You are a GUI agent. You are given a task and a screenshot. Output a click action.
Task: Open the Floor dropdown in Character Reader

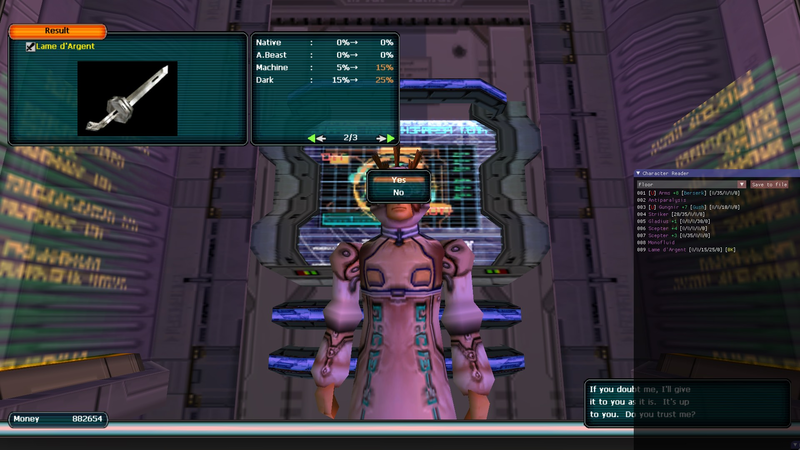coord(691,184)
